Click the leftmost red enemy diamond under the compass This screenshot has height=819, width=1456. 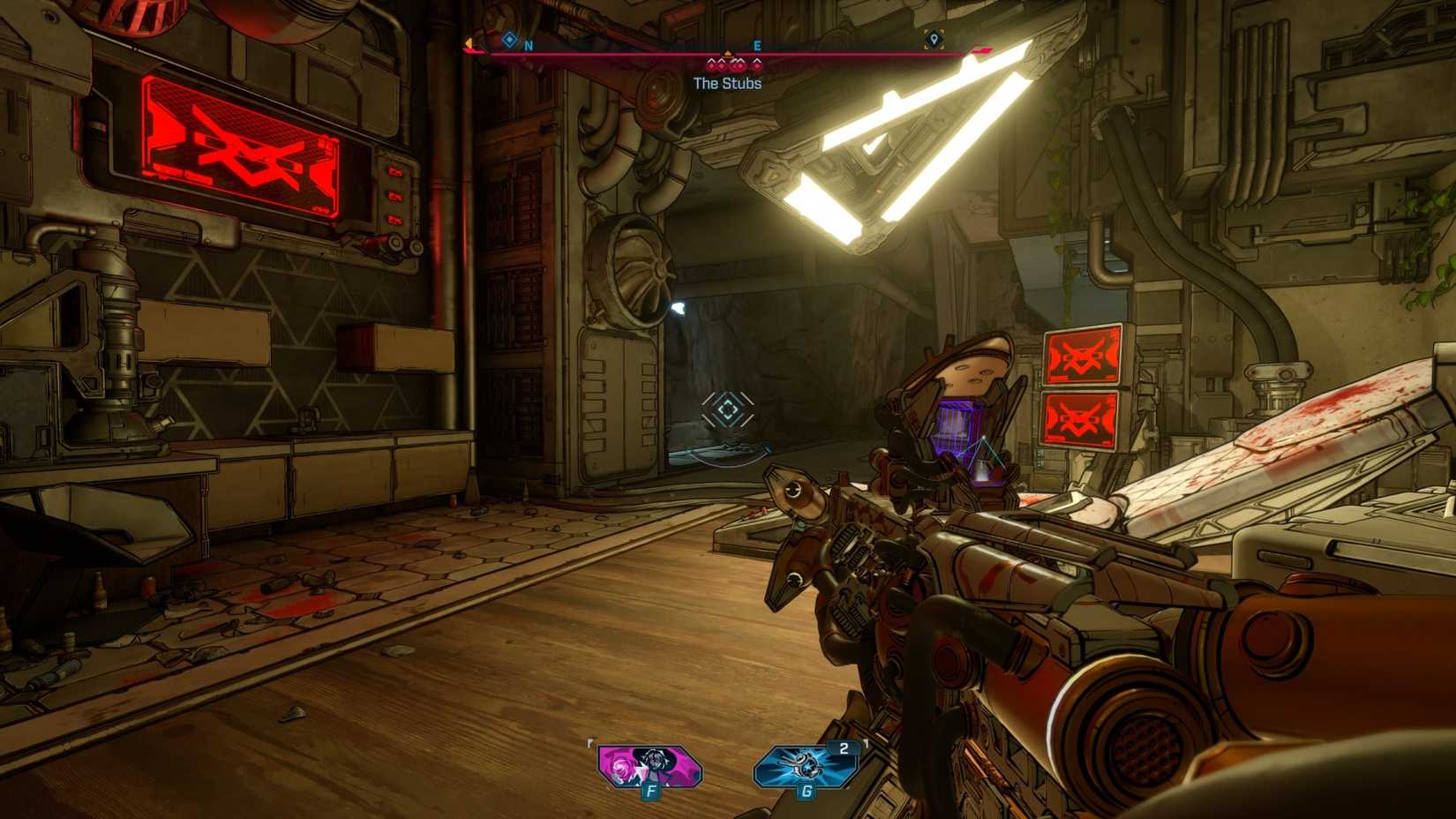tap(710, 65)
